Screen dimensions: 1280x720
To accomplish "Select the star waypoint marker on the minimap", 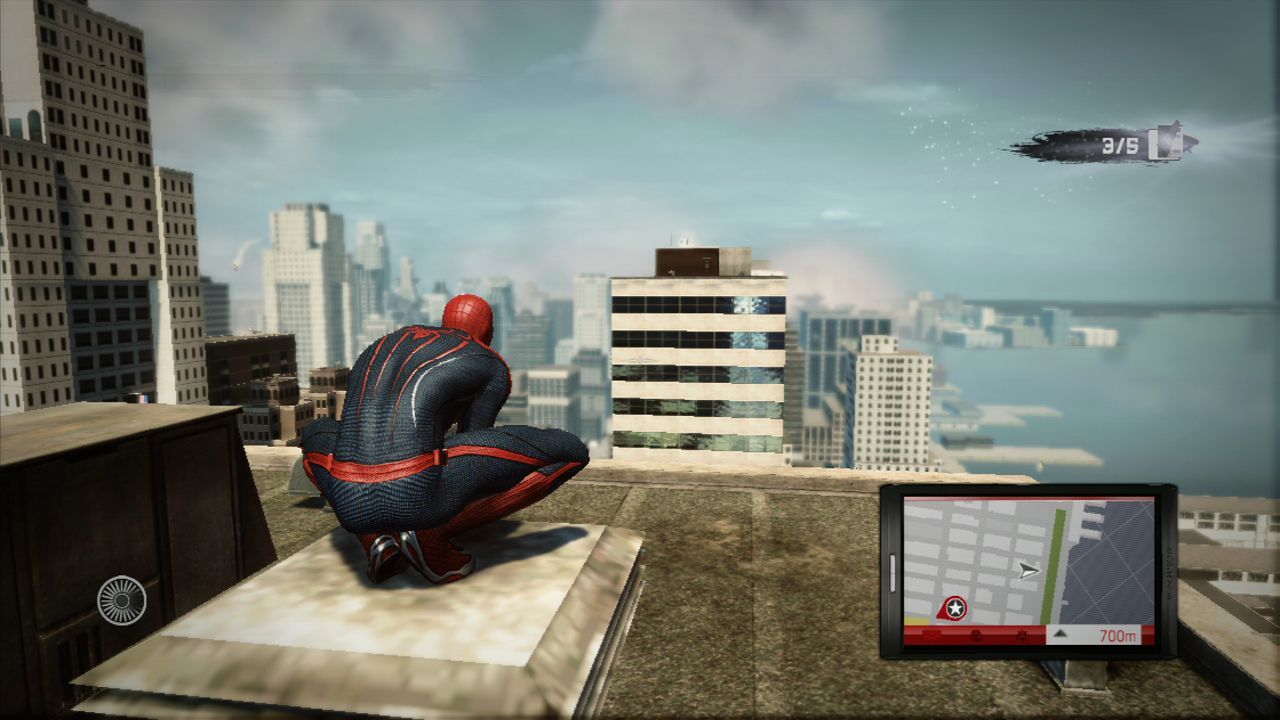I will [x=954, y=607].
